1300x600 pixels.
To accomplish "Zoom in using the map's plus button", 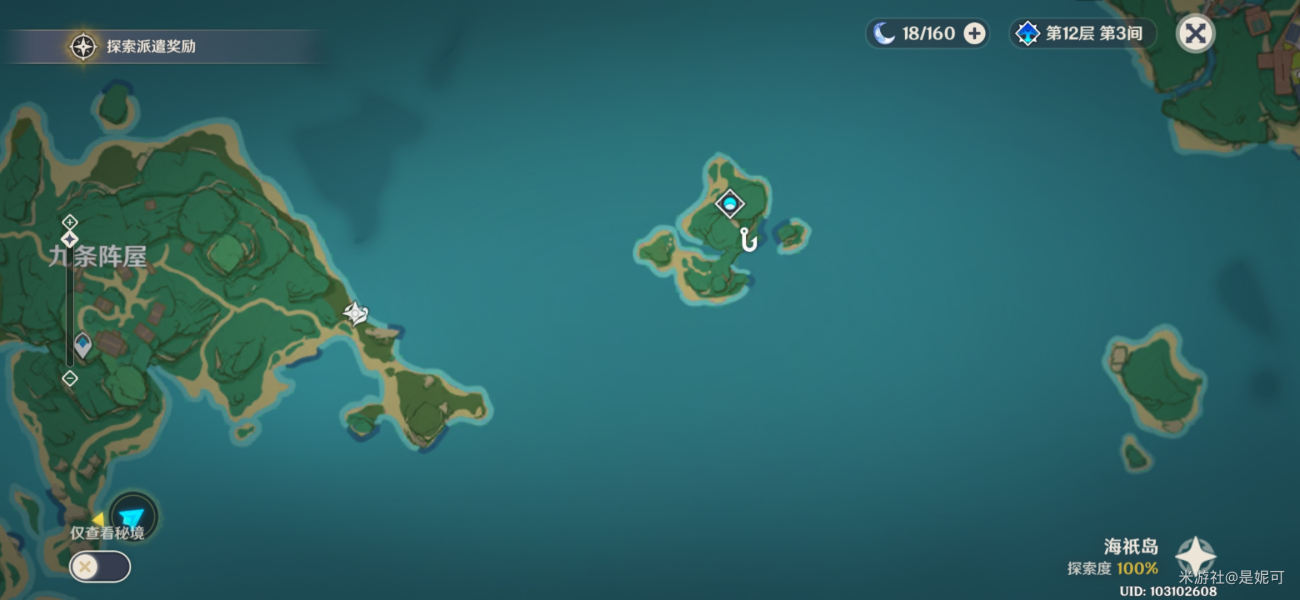I will pos(69,221).
